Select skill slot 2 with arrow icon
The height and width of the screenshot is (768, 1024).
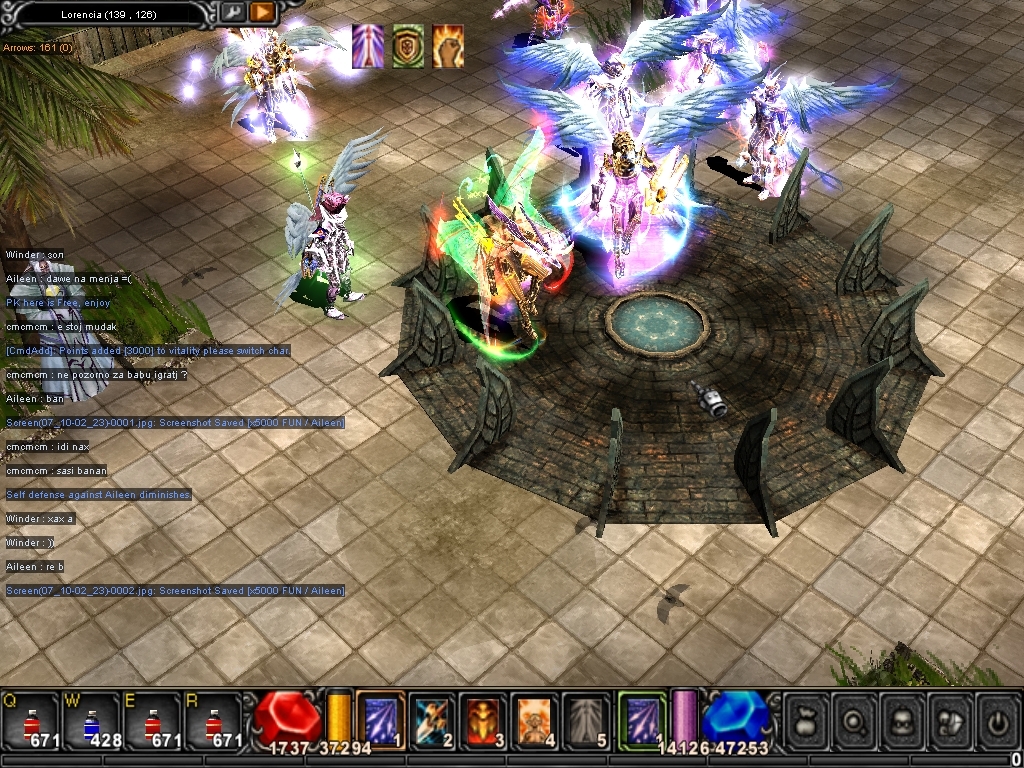(x=433, y=719)
